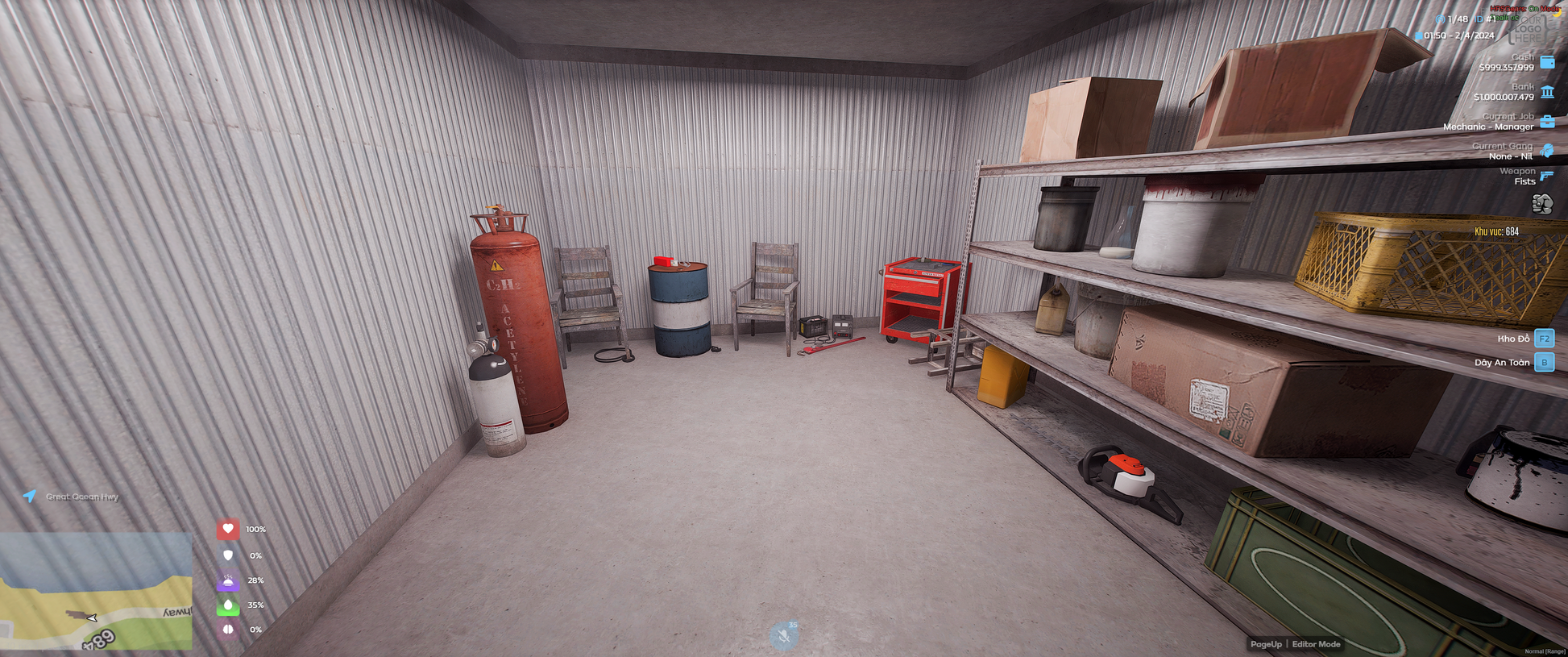1568x657 pixels.
Task: Click the Kho Đồ inventory label
Action: click(1512, 339)
